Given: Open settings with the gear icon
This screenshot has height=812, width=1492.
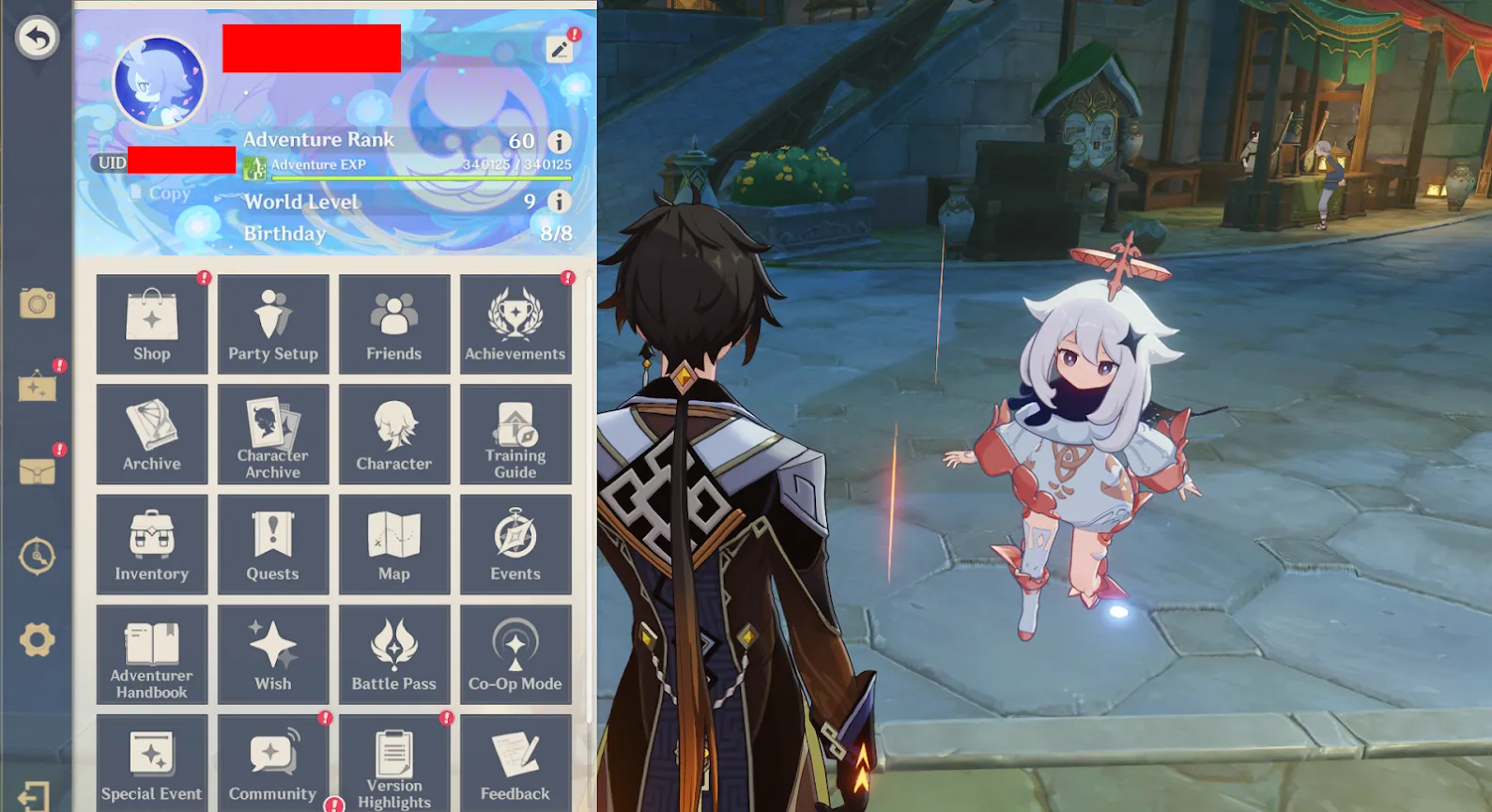Looking at the screenshot, I should point(38,640).
